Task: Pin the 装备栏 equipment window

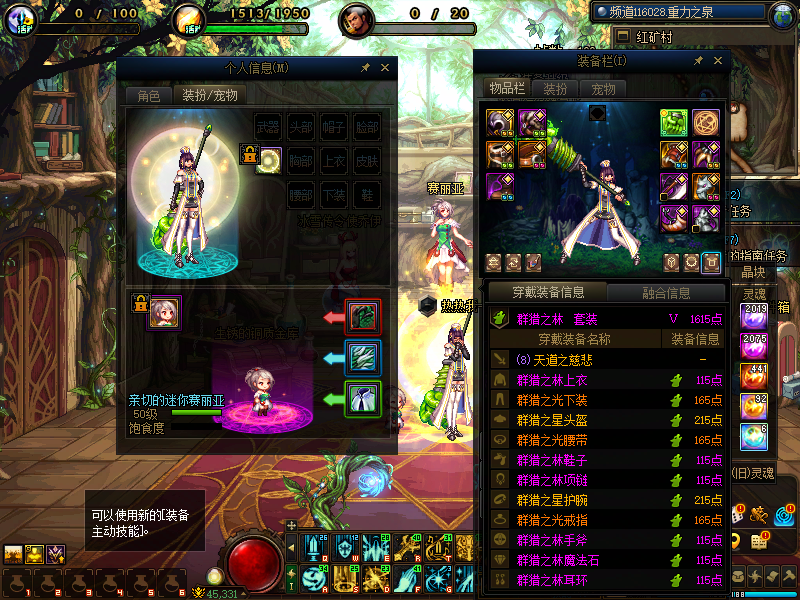Action: 698,61
